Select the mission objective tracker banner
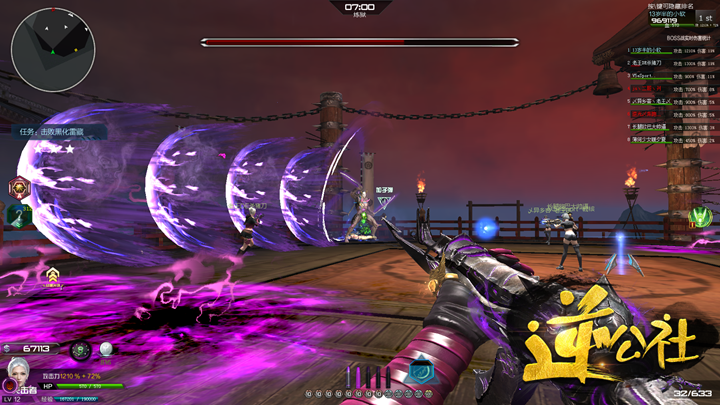The image size is (720, 405). [60, 131]
